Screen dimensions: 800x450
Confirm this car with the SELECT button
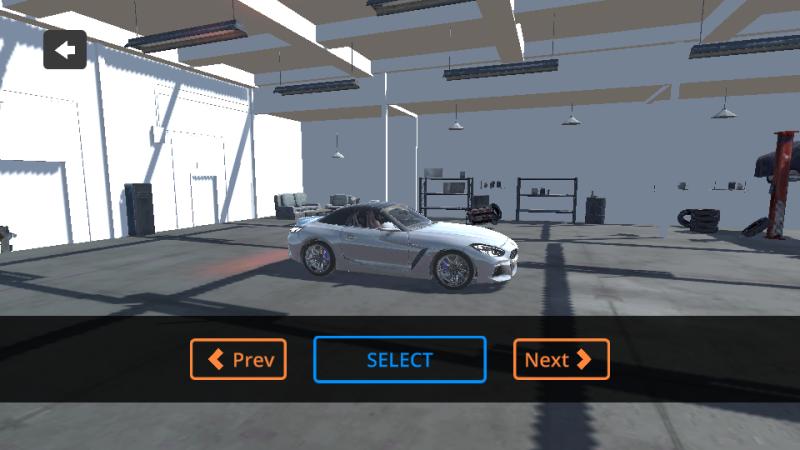click(x=400, y=359)
